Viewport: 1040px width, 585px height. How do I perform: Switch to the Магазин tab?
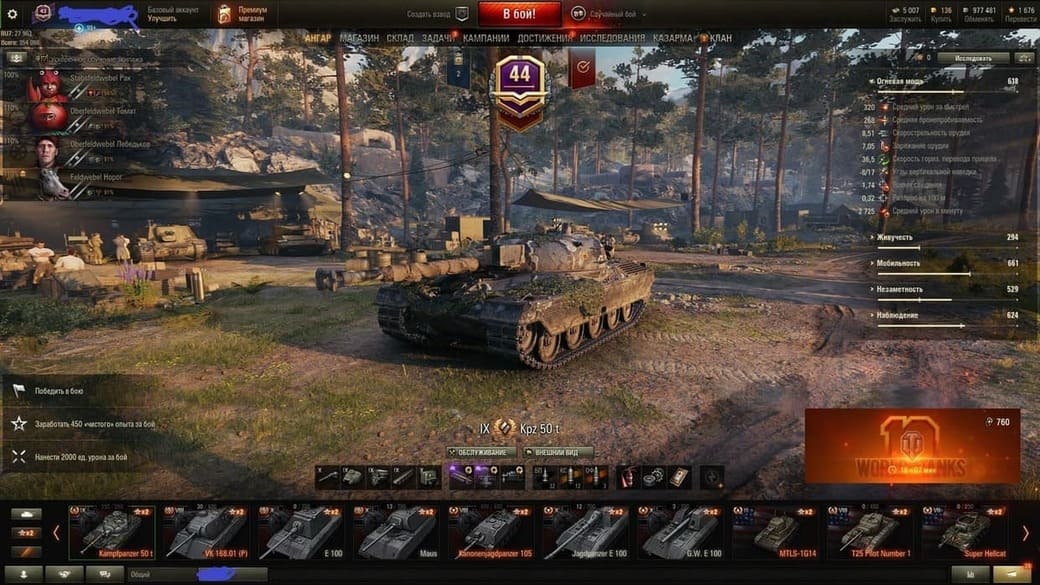click(x=359, y=38)
